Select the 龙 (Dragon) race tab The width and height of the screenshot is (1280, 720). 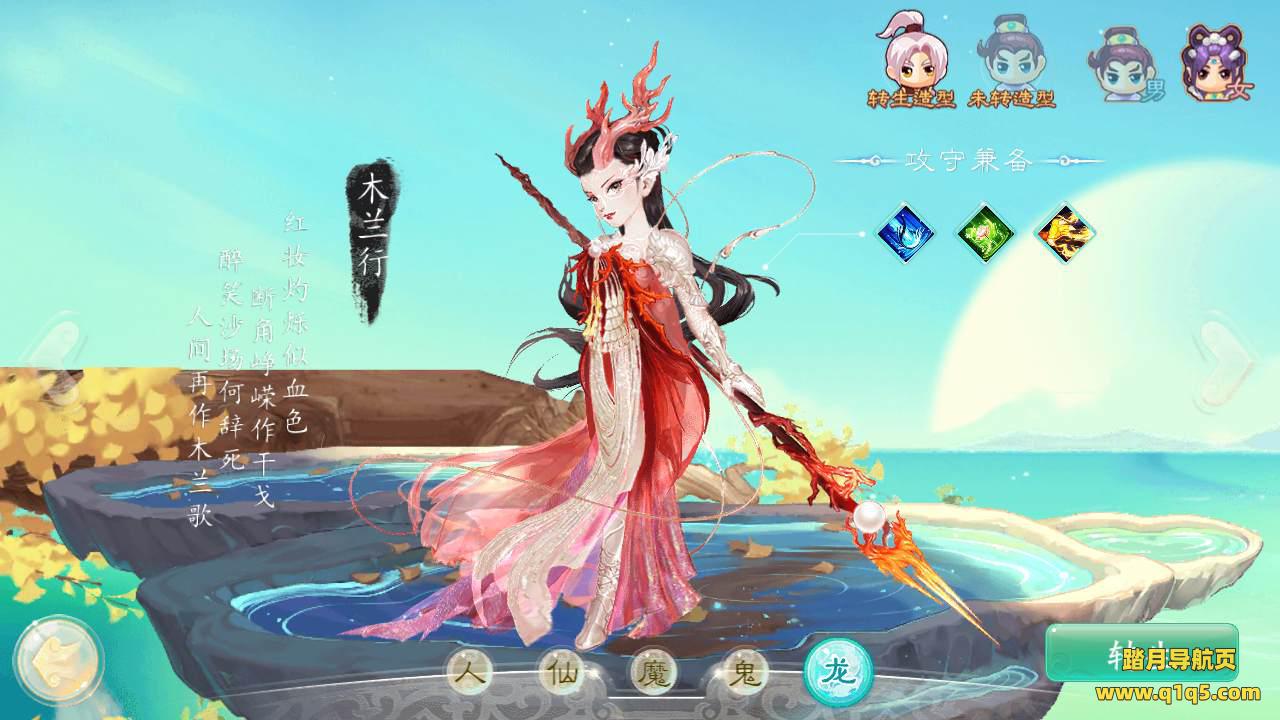tap(838, 671)
